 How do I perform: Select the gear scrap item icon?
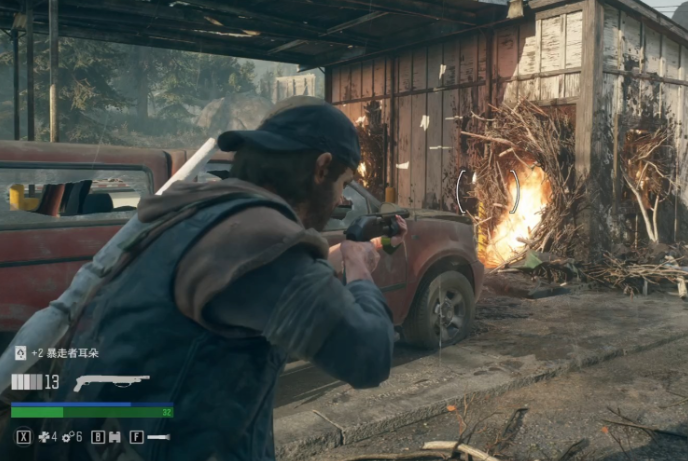click(x=67, y=437)
